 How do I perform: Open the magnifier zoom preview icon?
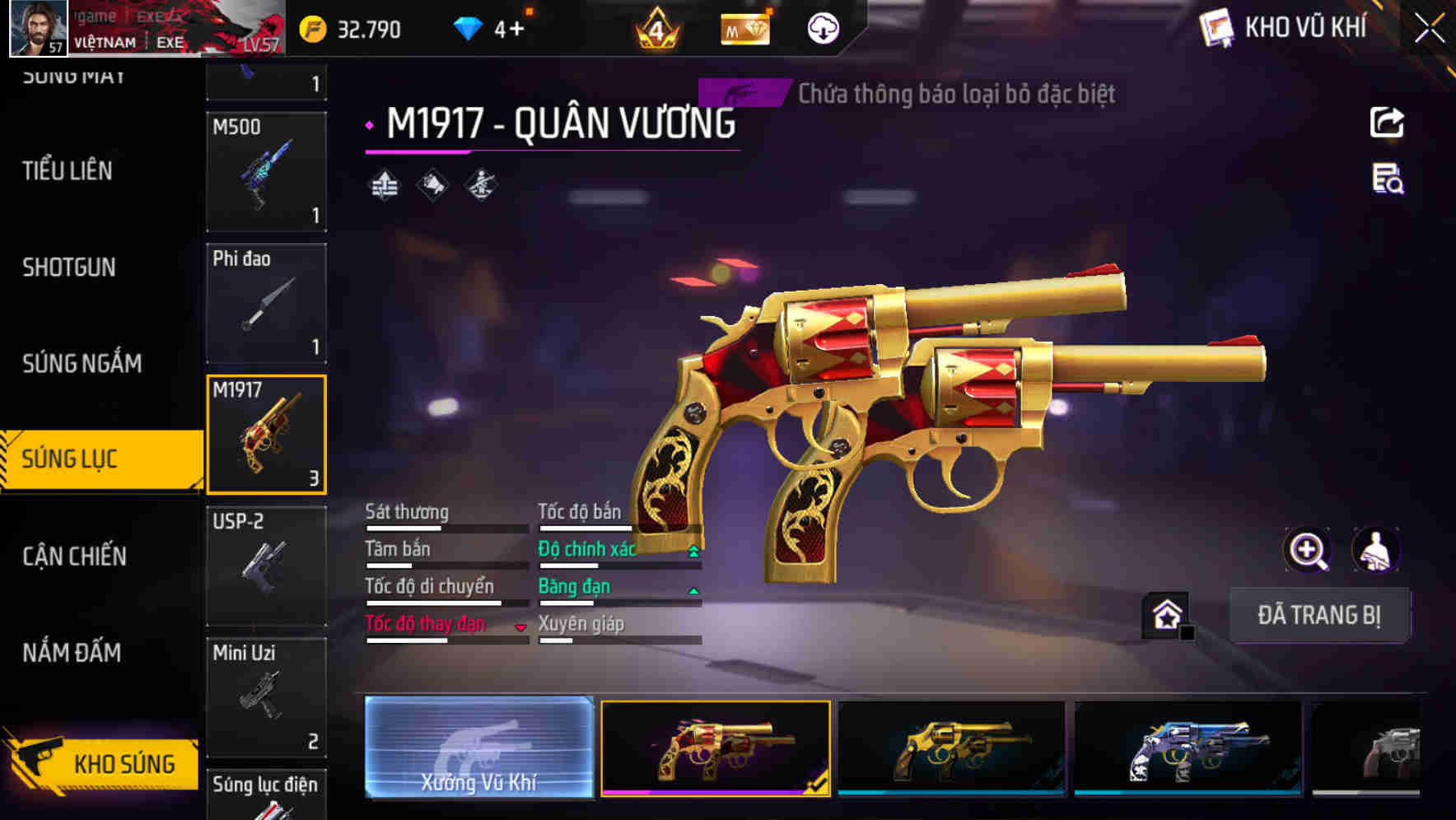click(x=1308, y=550)
